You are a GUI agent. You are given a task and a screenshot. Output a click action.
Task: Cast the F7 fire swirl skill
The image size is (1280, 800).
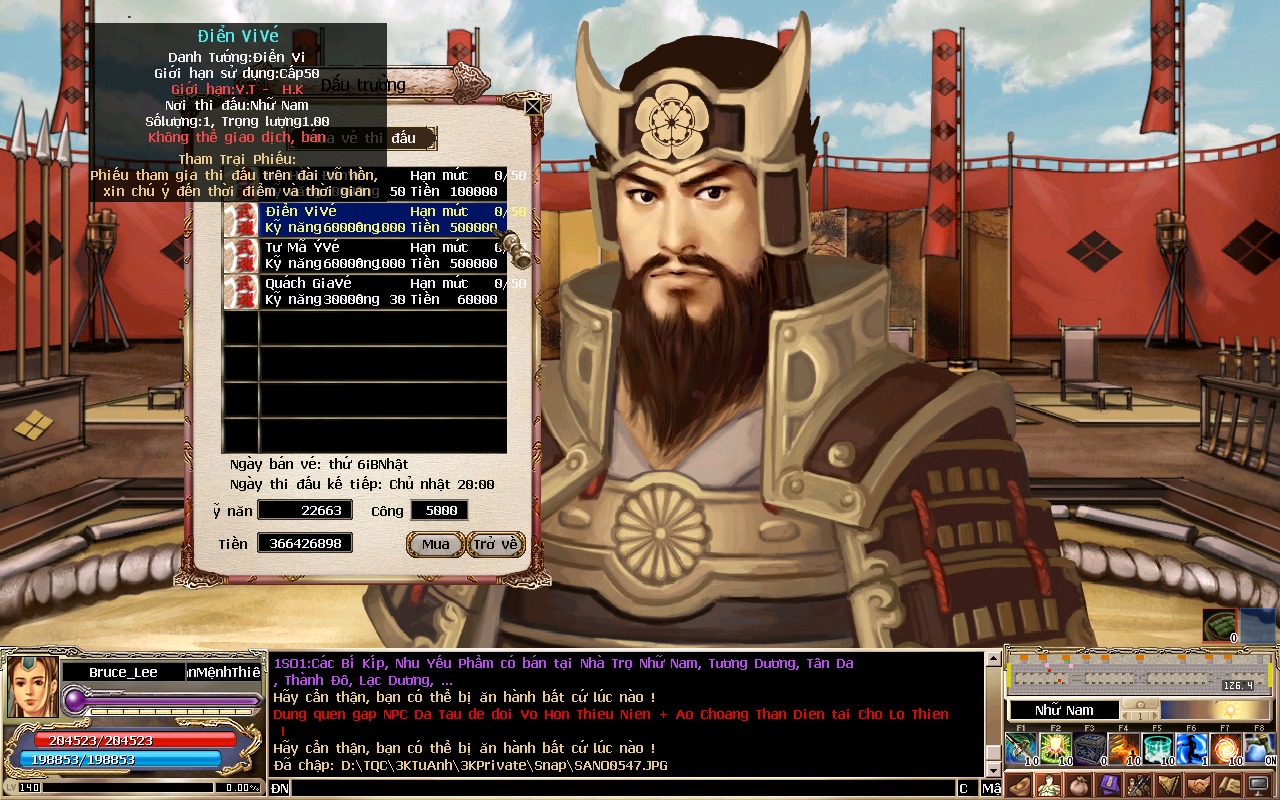[1226, 748]
